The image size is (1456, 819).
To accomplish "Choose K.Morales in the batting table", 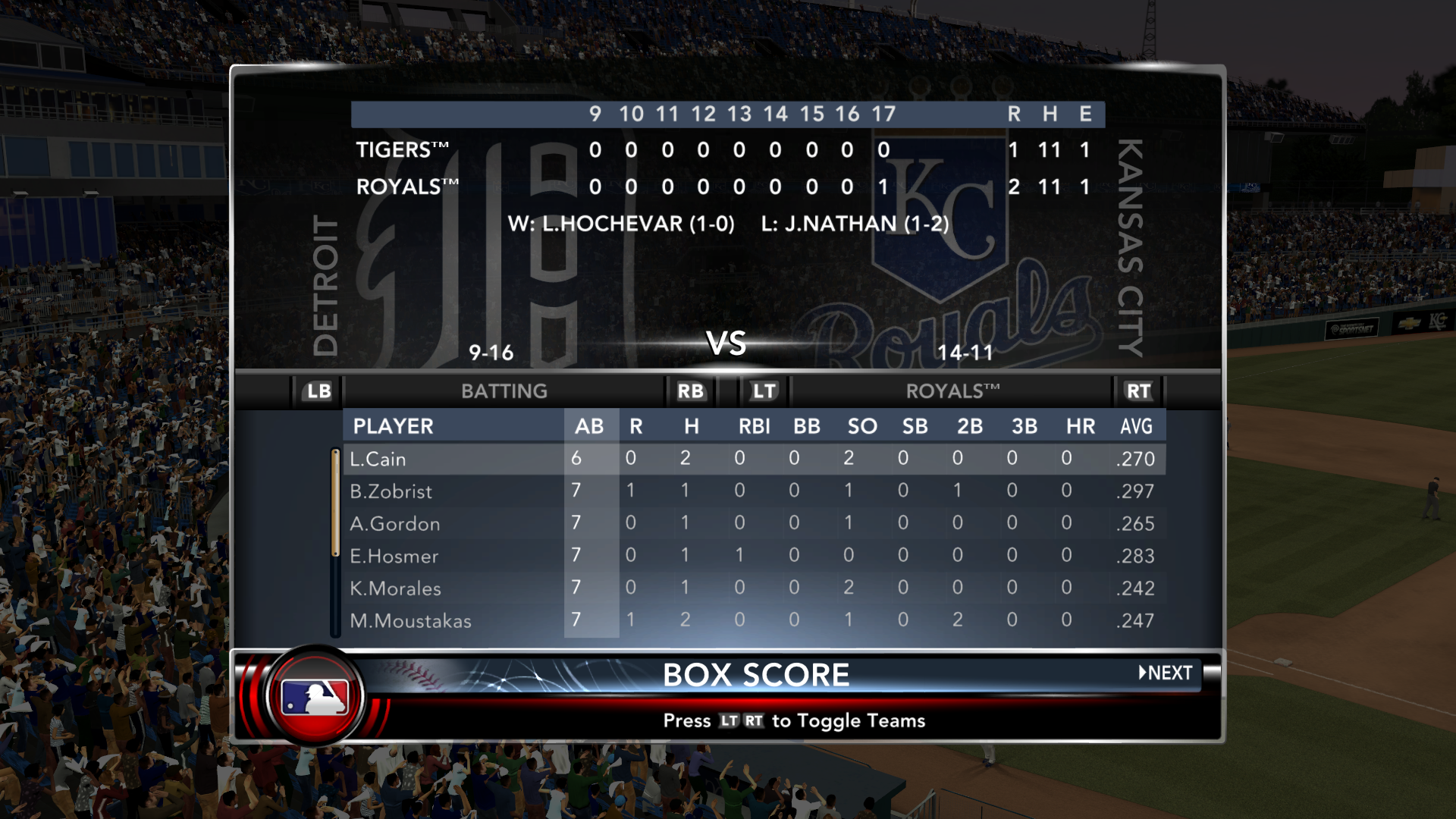I will 395,588.
